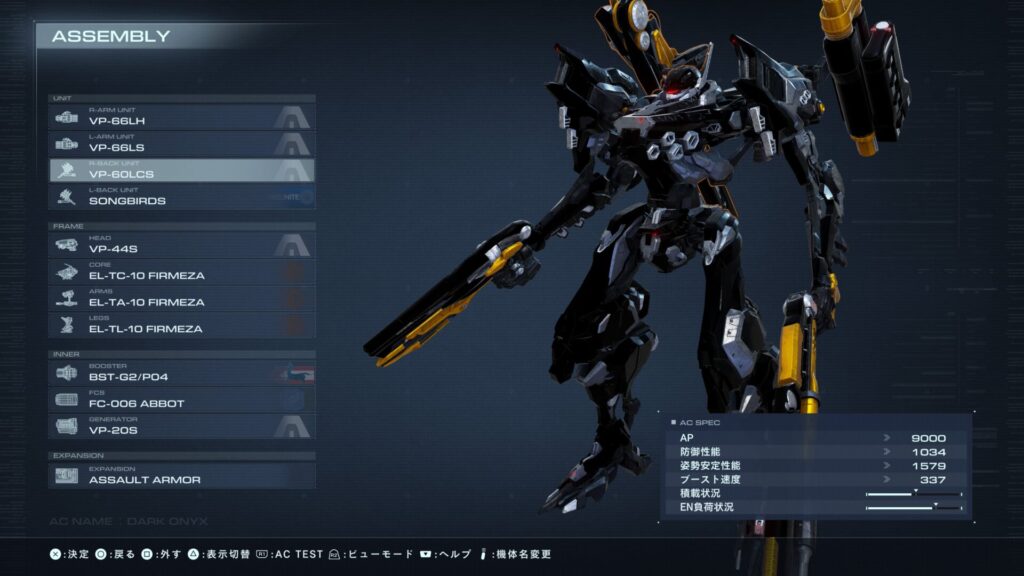
Task: Choose the L-ARM UNIT VP-66LS slot
Action: (182, 144)
